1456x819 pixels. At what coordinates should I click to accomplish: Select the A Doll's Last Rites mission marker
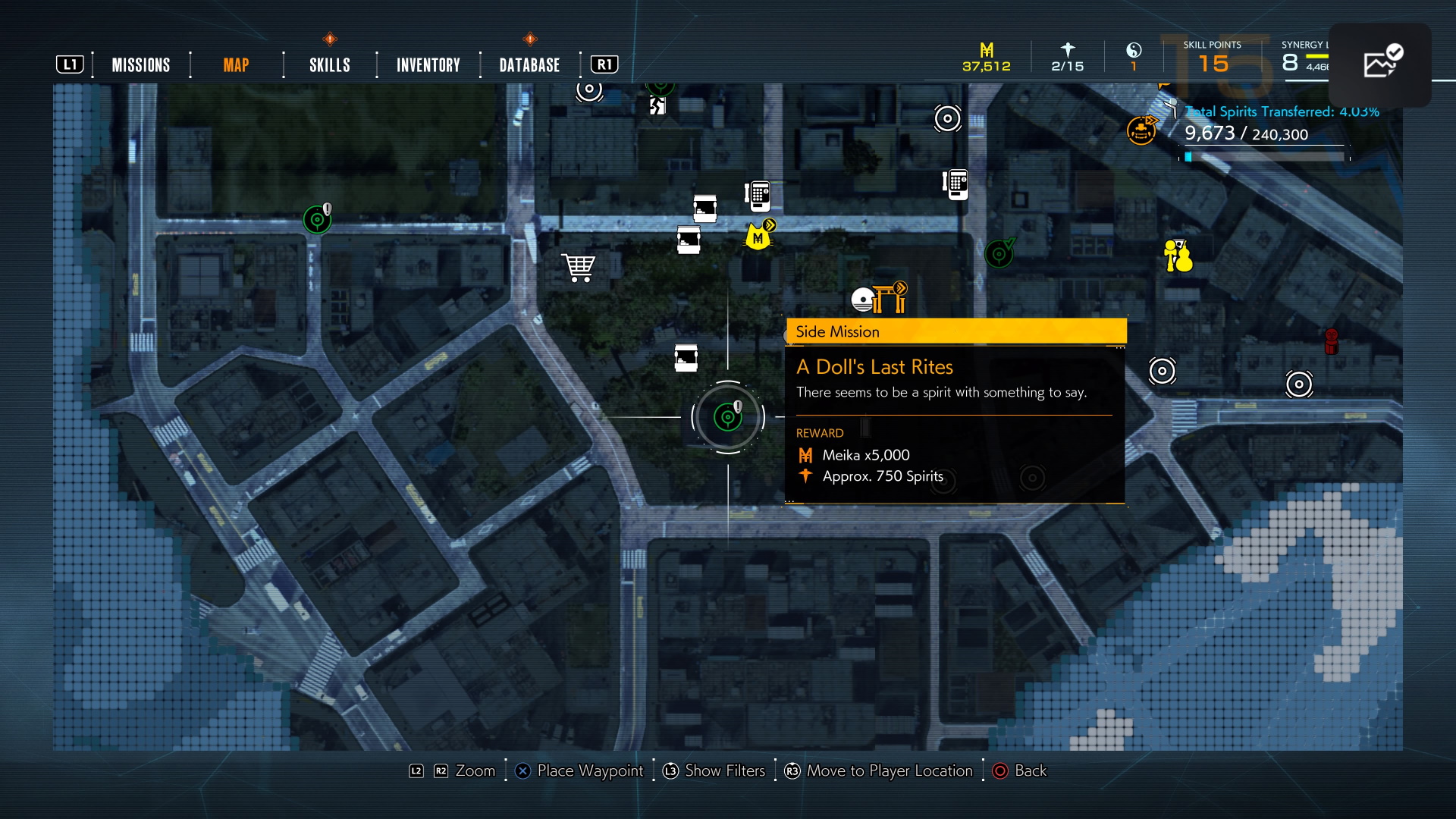click(728, 416)
